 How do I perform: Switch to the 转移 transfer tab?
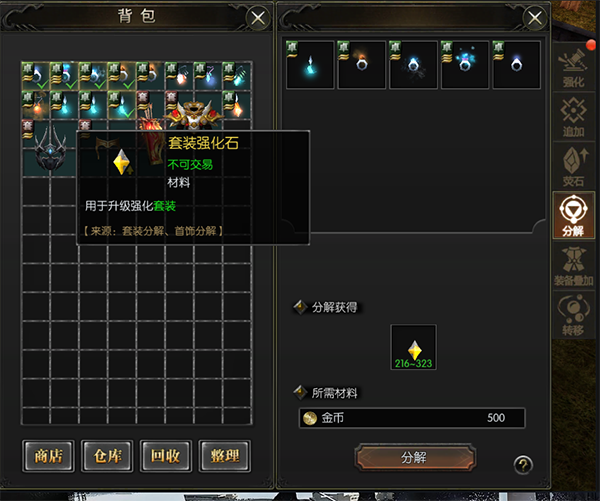pyautogui.click(x=574, y=311)
